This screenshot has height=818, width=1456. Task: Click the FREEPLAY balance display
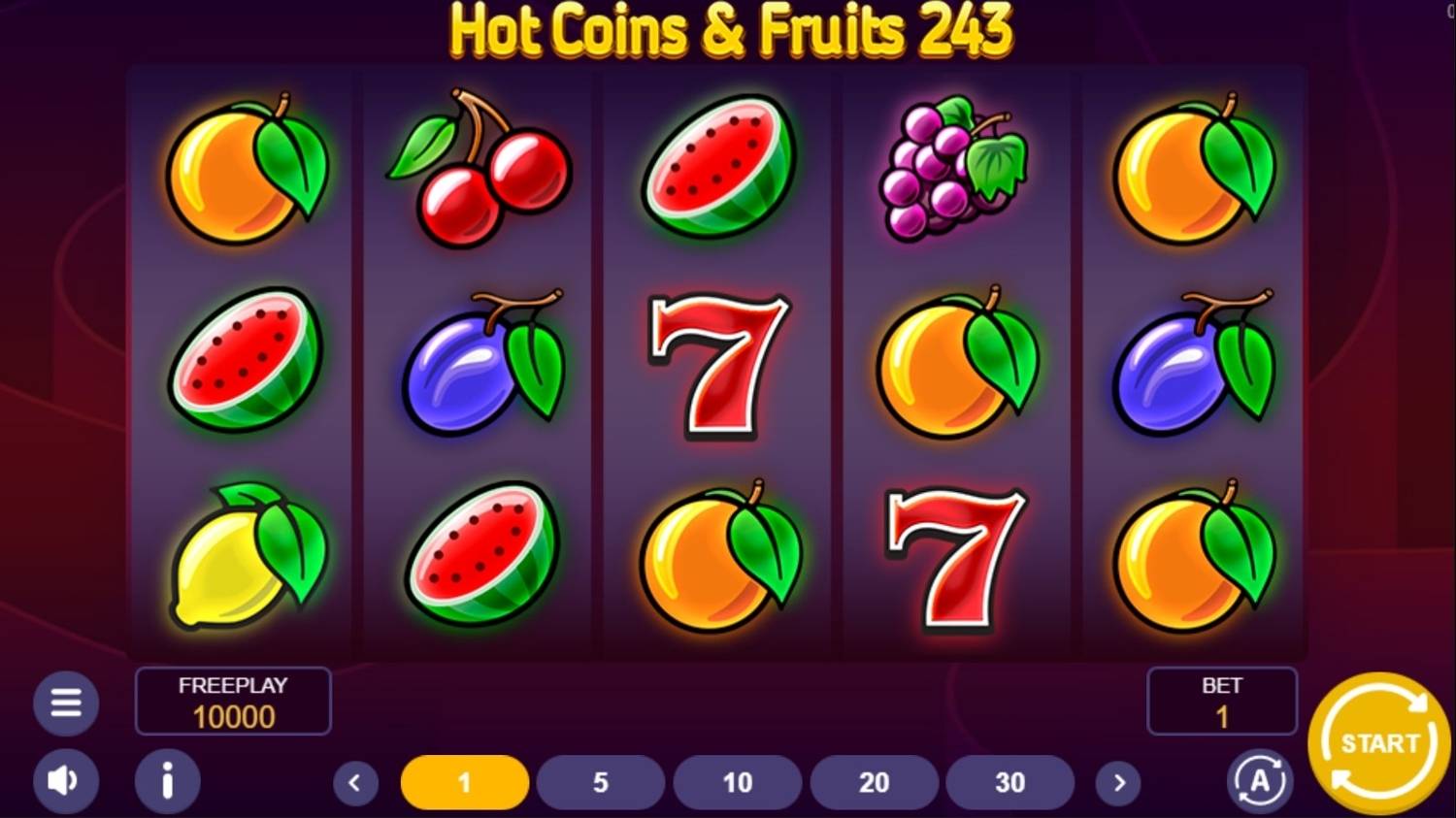pos(233,701)
